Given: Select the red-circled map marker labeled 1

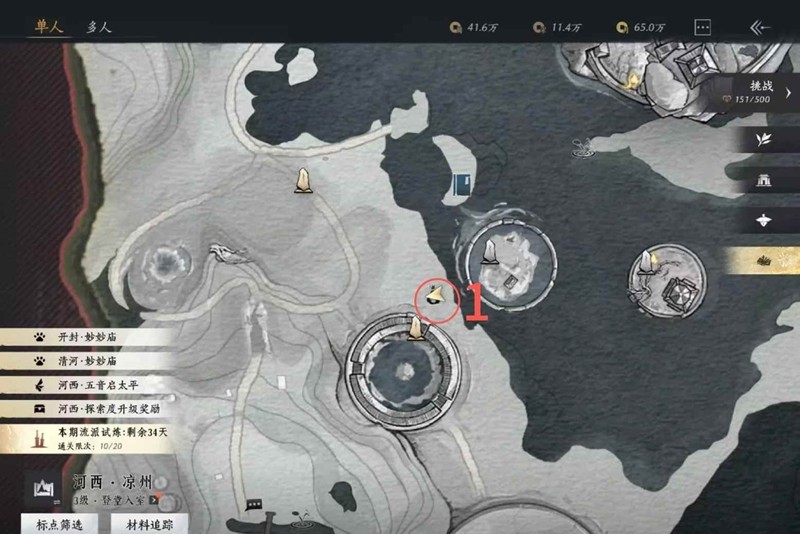Looking at the screenshot, I should pos(436,295).
